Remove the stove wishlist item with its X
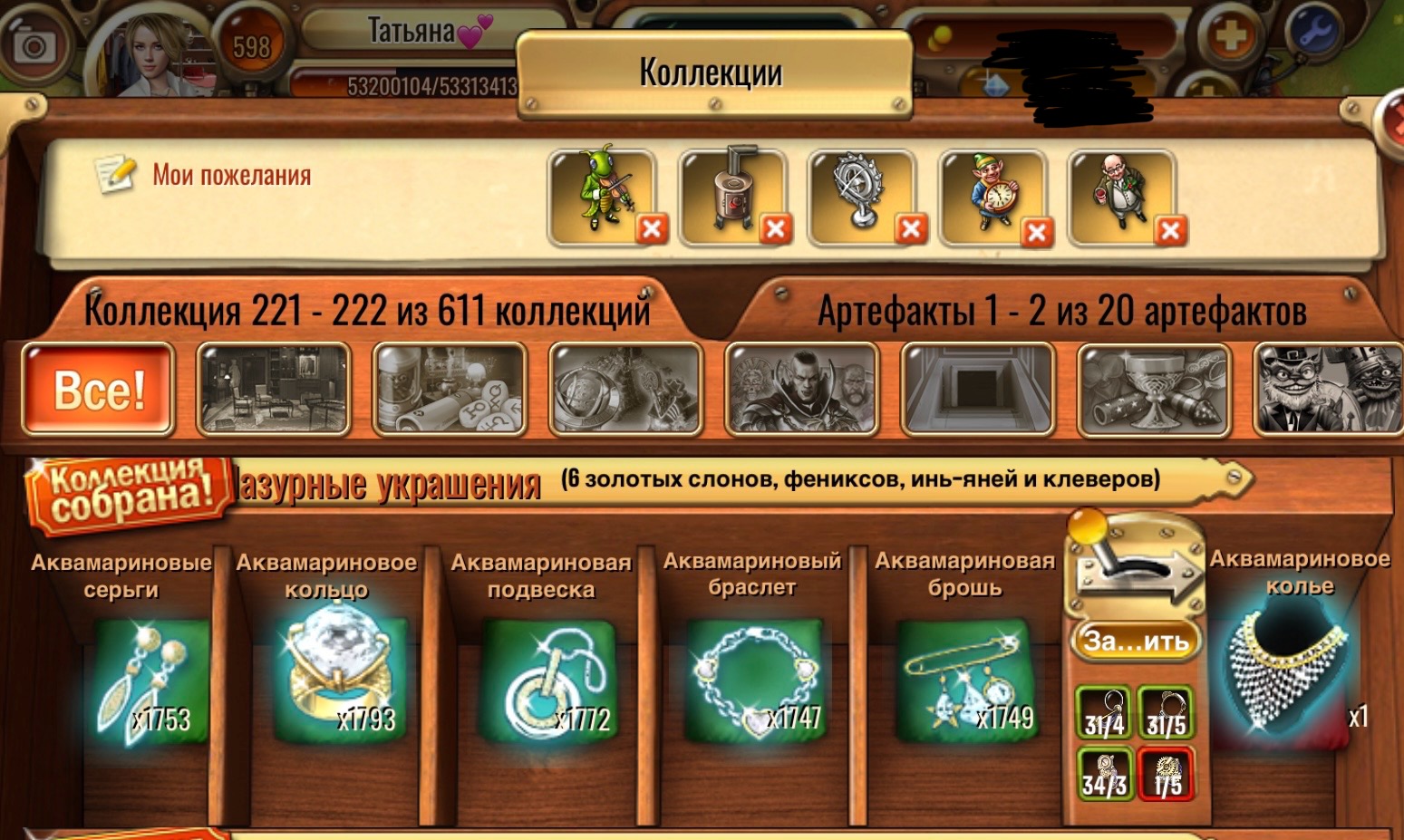This screenshot has height=840, width=1404. click(x=778, y=227)
